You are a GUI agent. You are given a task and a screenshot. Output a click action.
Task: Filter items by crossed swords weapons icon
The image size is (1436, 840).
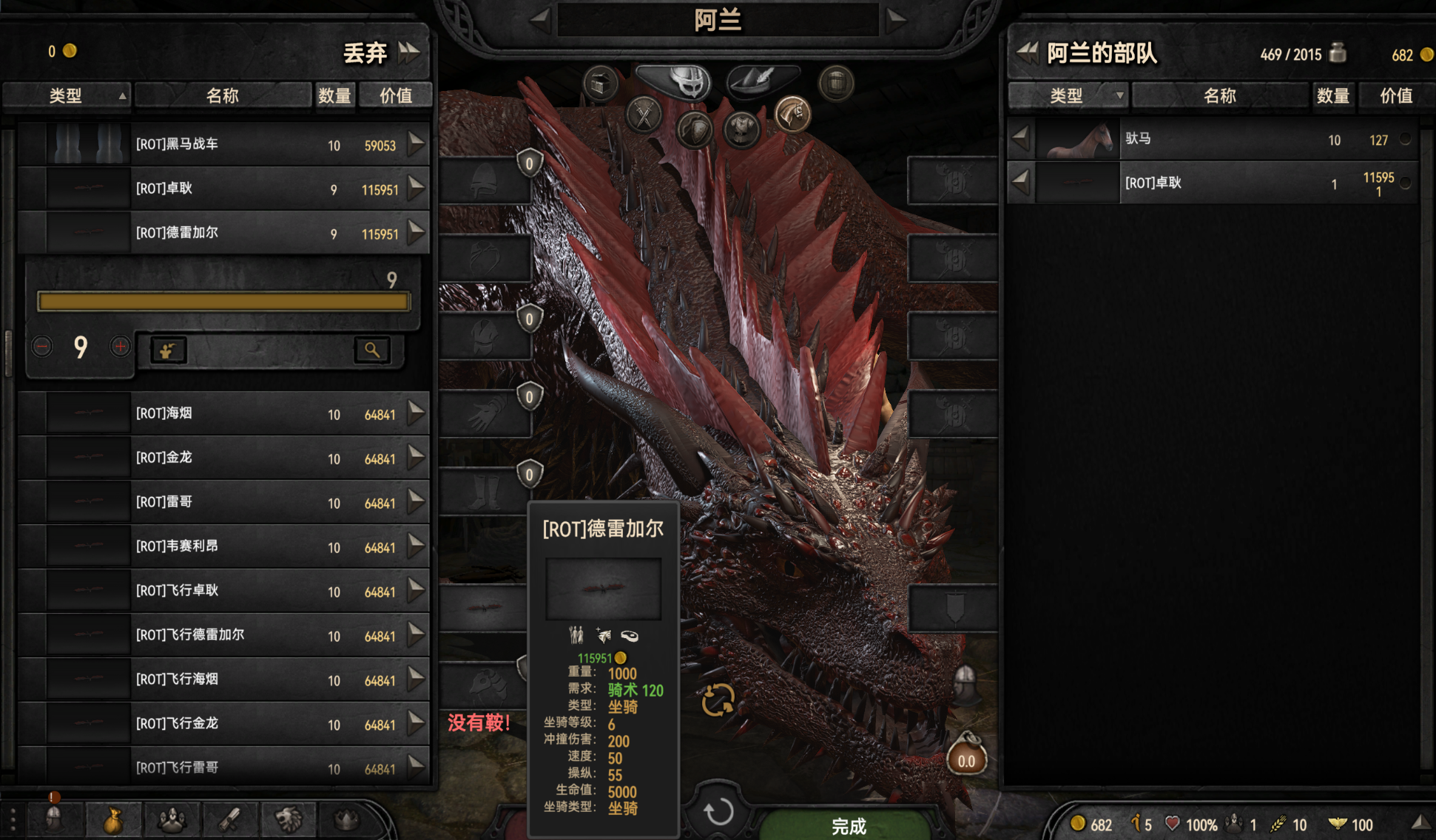point(644,116)
